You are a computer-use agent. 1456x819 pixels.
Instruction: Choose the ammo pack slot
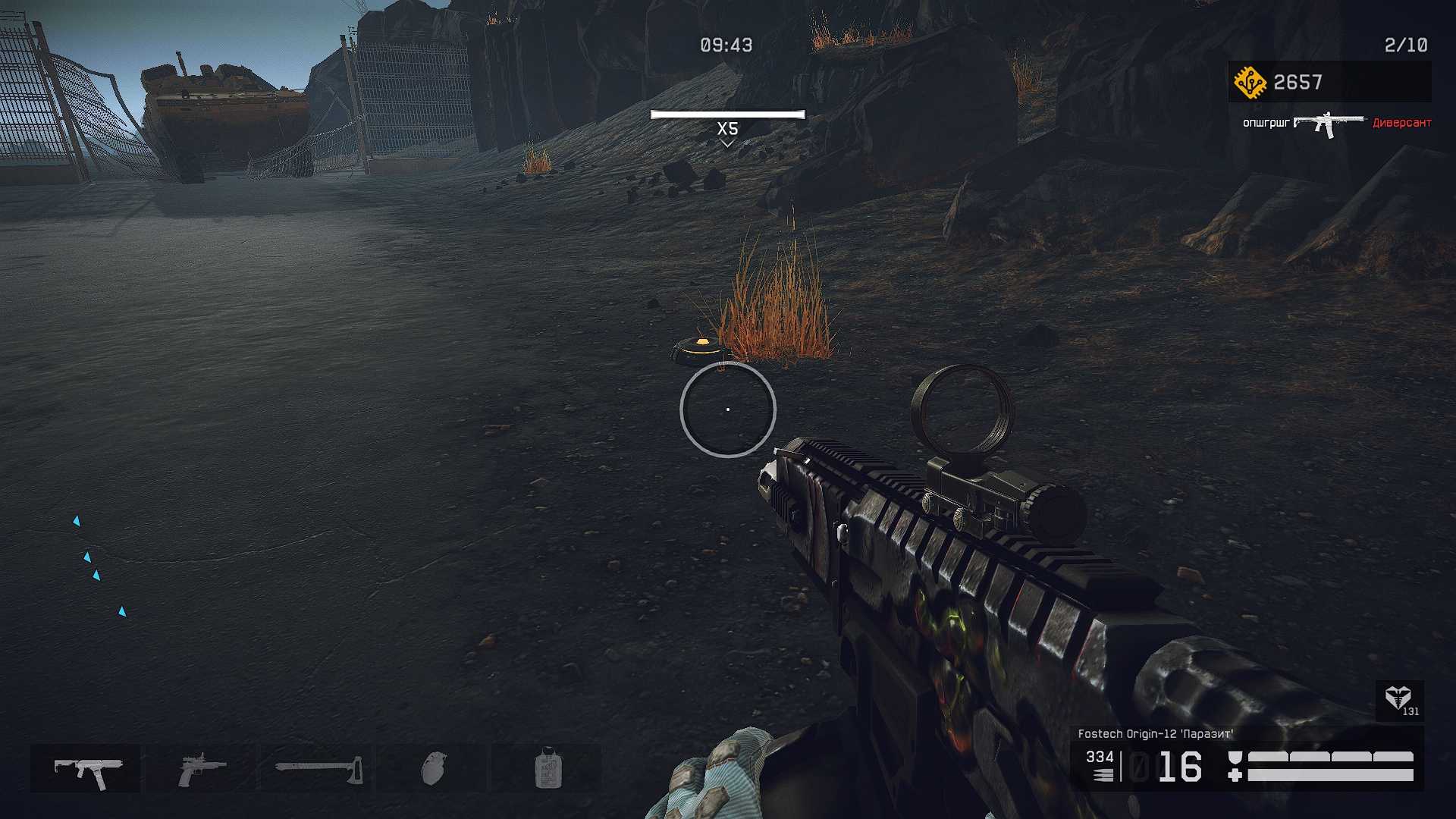548,769
